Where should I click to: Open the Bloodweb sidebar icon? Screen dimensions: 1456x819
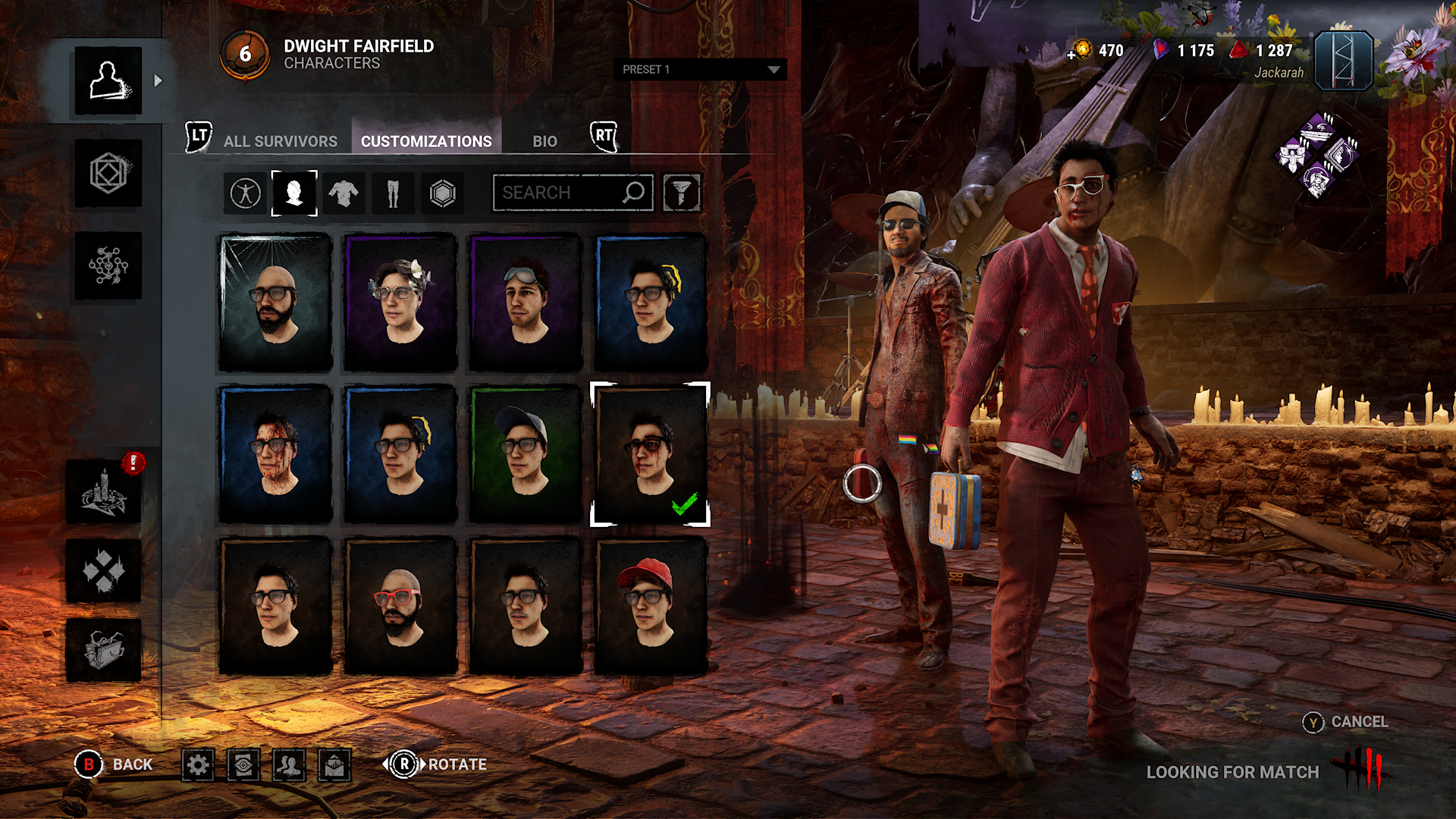point(108,266)
